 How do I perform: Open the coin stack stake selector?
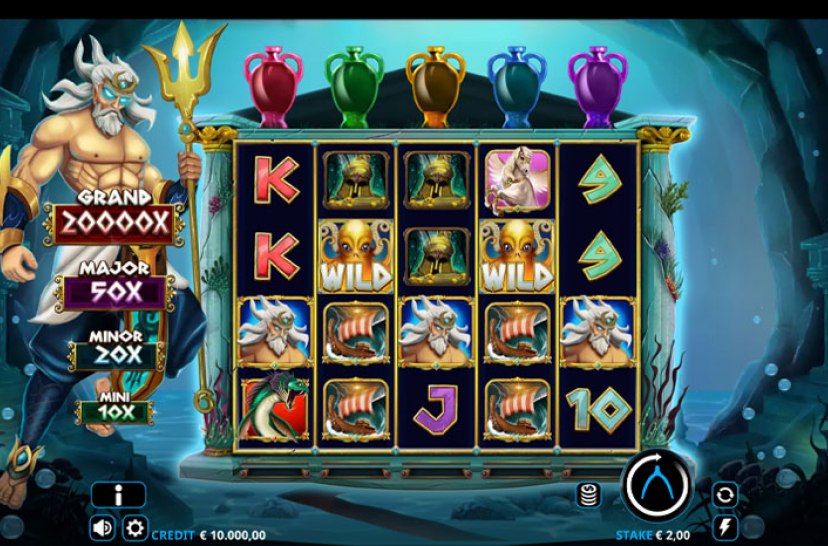[x=589, y=494]
